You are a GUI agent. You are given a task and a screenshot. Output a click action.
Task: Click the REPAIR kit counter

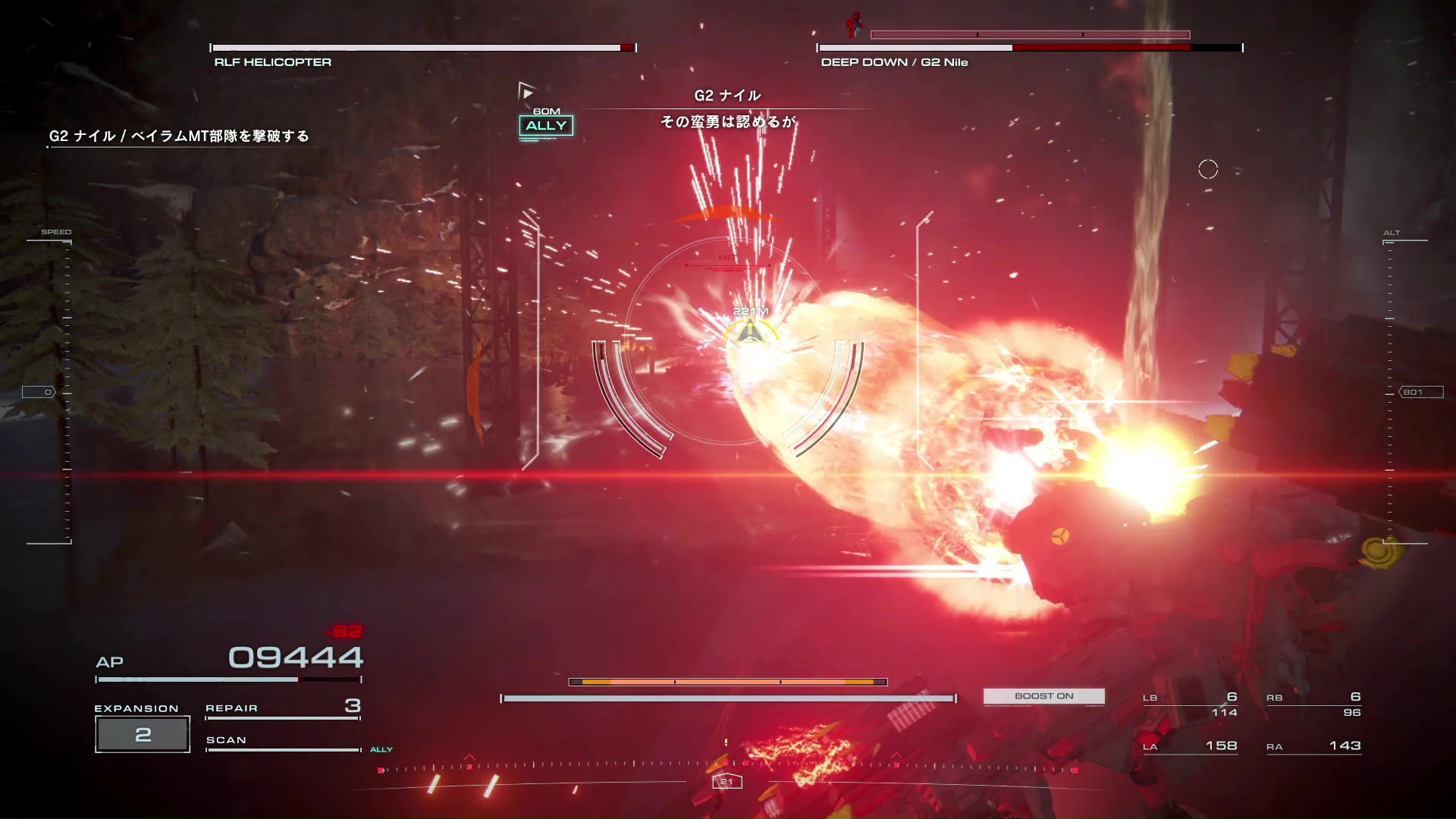coord(282,708)
